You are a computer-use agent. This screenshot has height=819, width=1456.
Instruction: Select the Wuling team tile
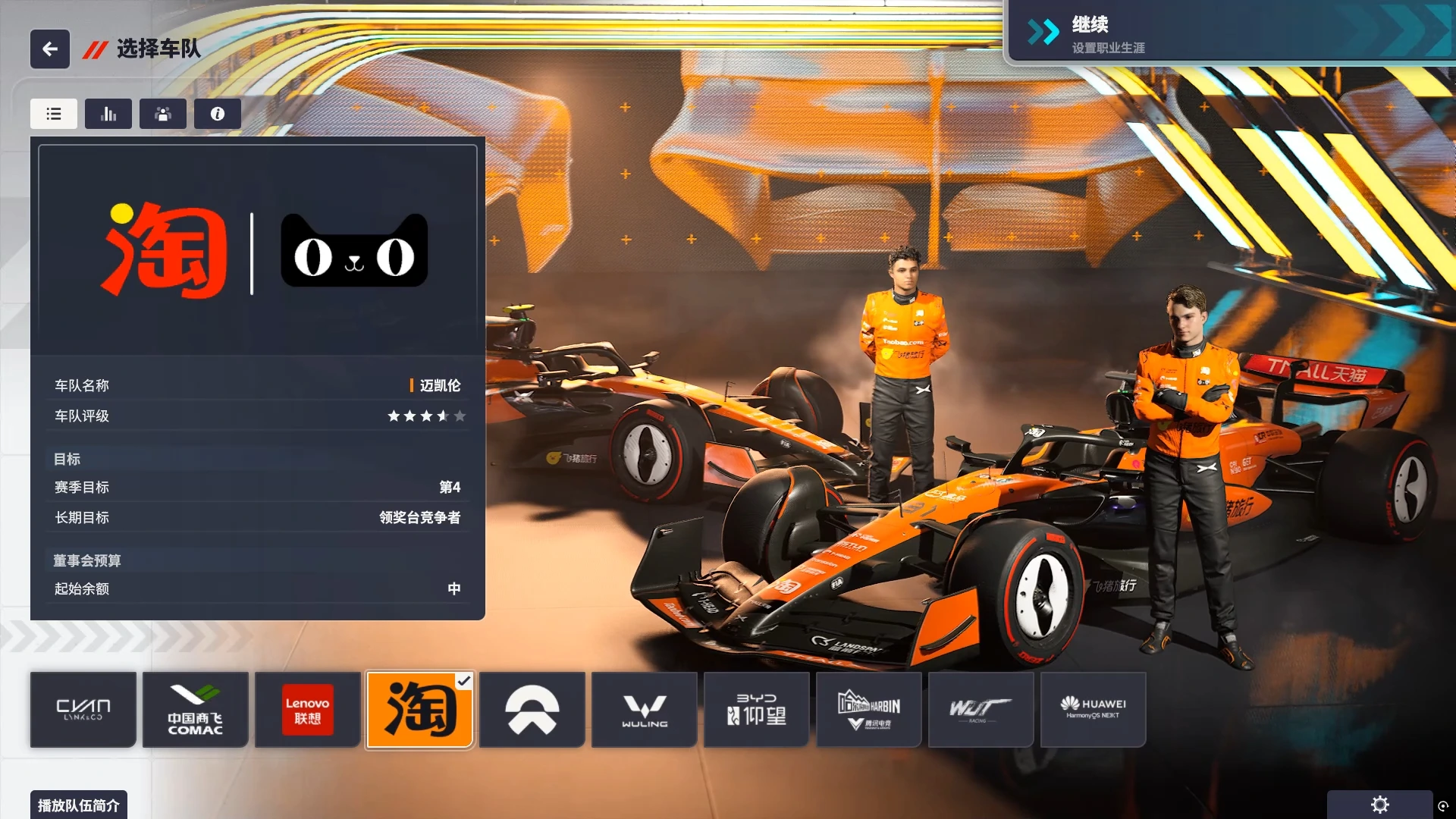point(645,710)
